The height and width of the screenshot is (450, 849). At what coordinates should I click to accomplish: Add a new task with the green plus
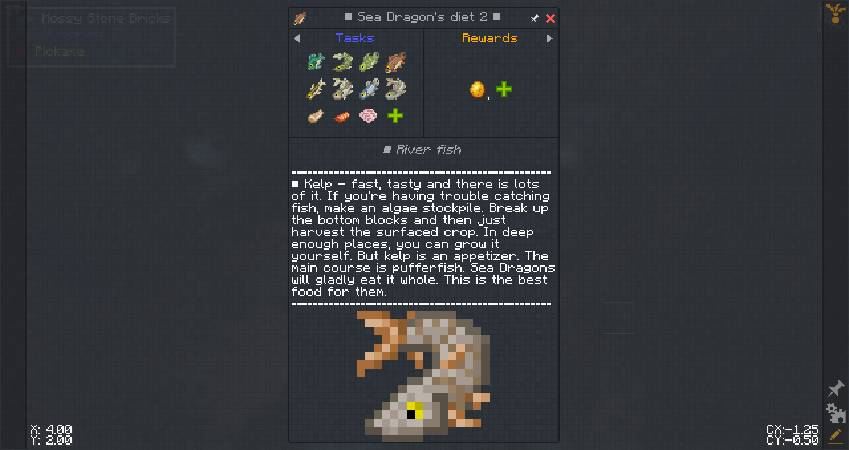click(395, 116)
